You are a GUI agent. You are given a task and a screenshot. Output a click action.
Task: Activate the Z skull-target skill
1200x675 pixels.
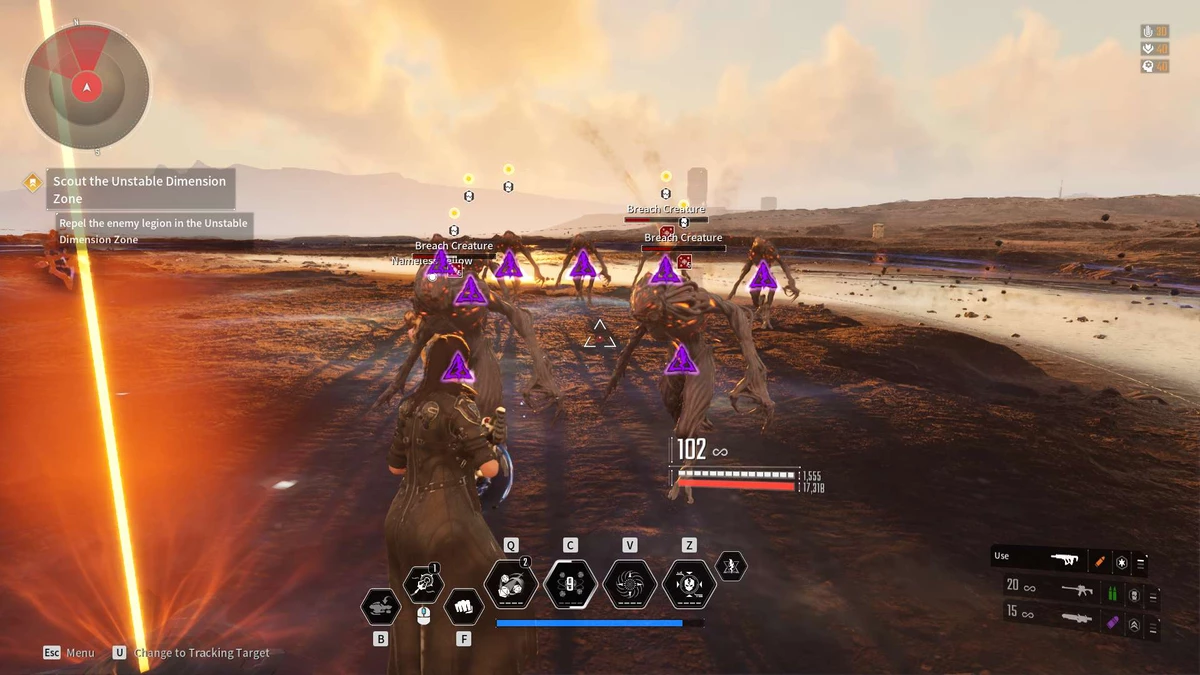coord(689,584)
